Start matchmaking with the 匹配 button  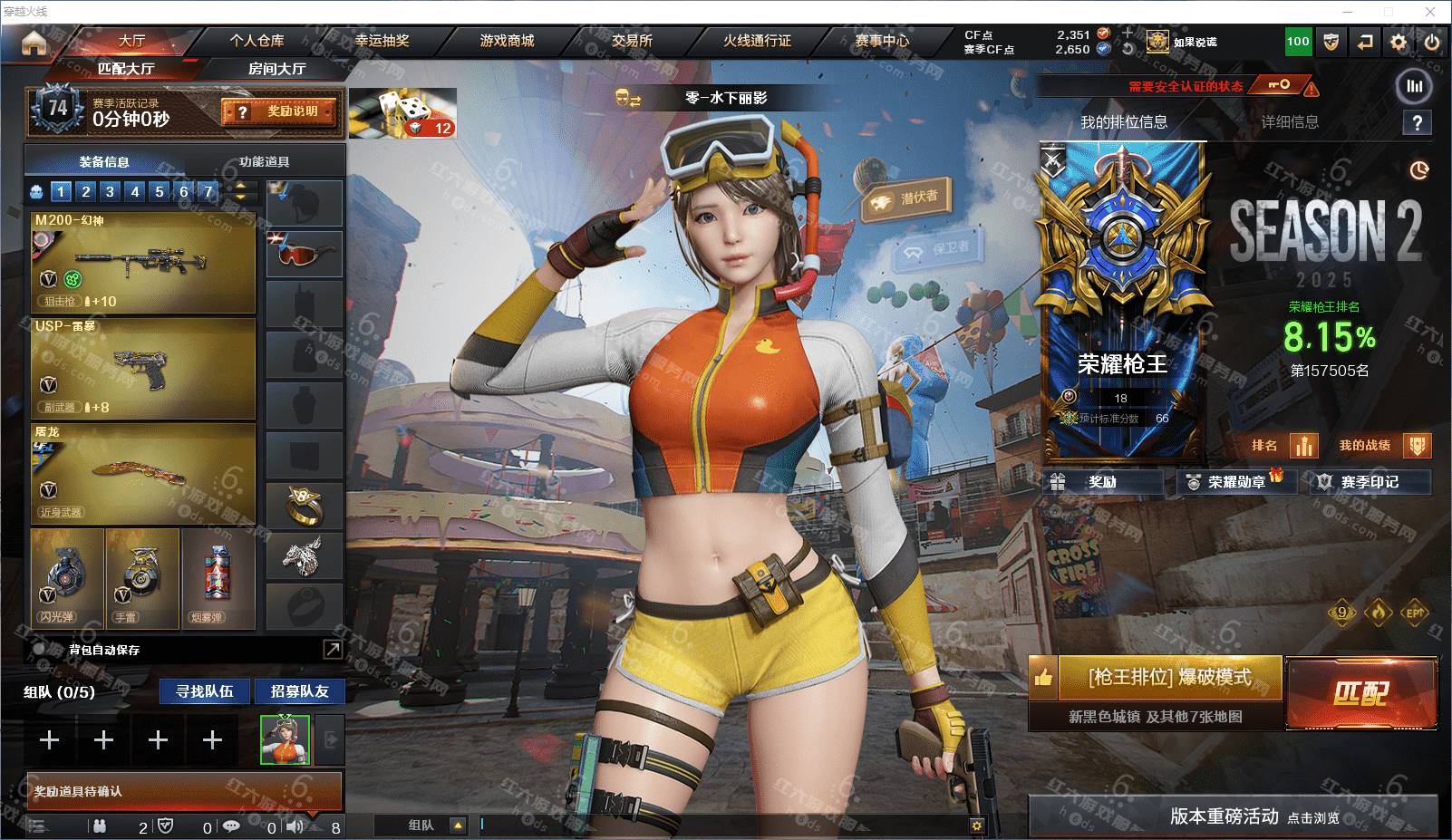[1361, 693]
